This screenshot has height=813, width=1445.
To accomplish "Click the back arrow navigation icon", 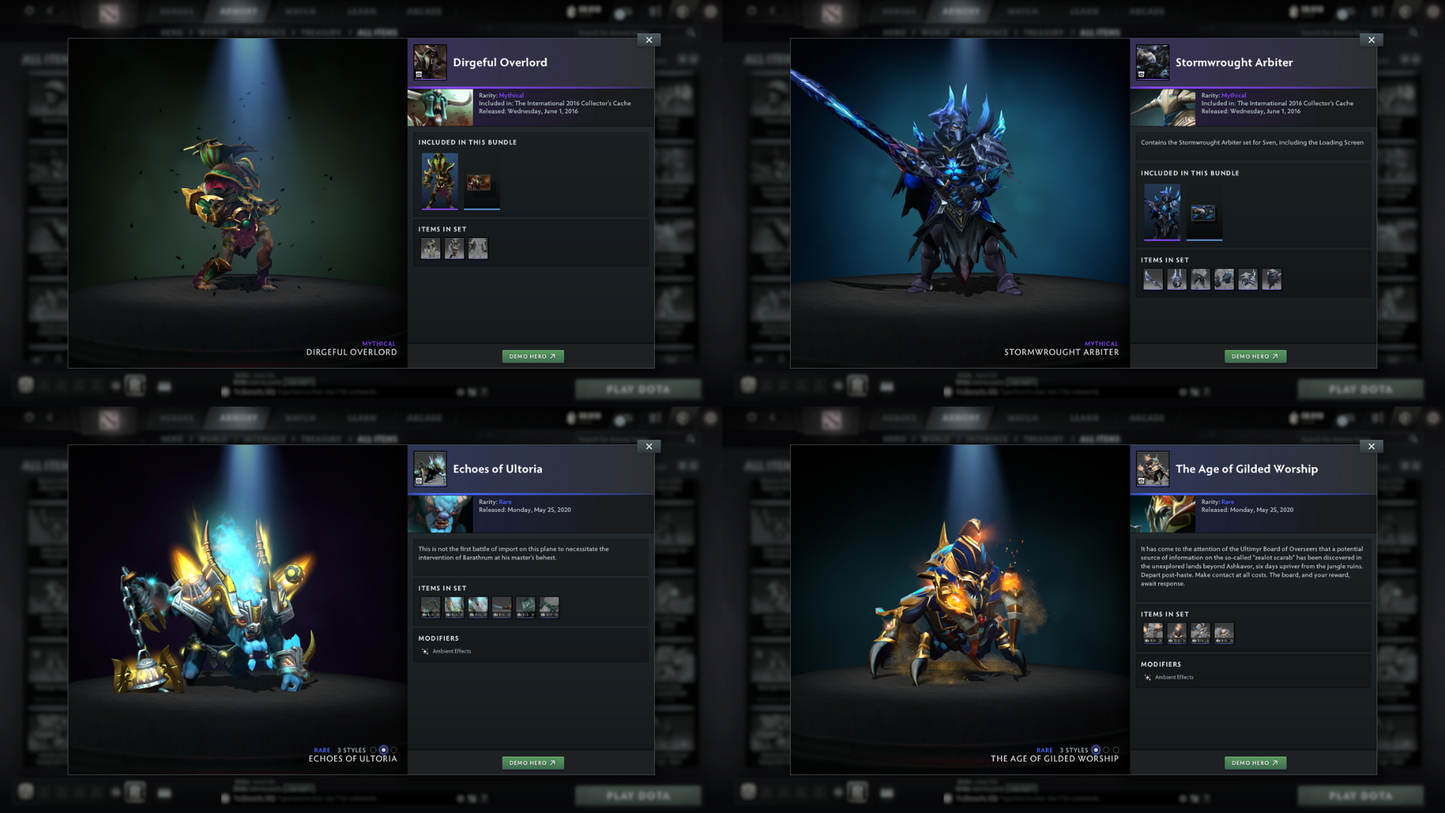I will [50, 10].
